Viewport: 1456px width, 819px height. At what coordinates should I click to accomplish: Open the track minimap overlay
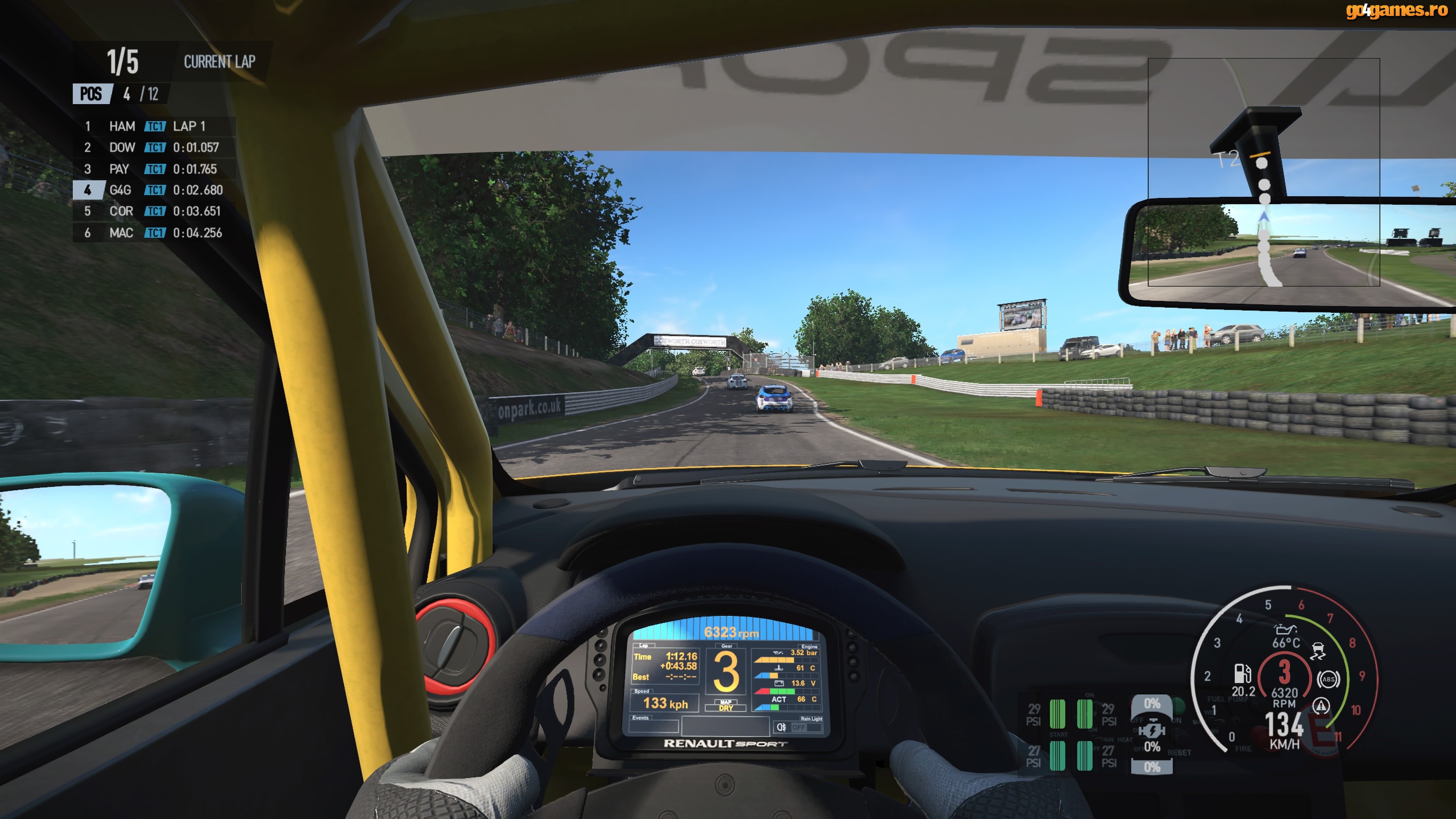click(x=1264, y=173)
